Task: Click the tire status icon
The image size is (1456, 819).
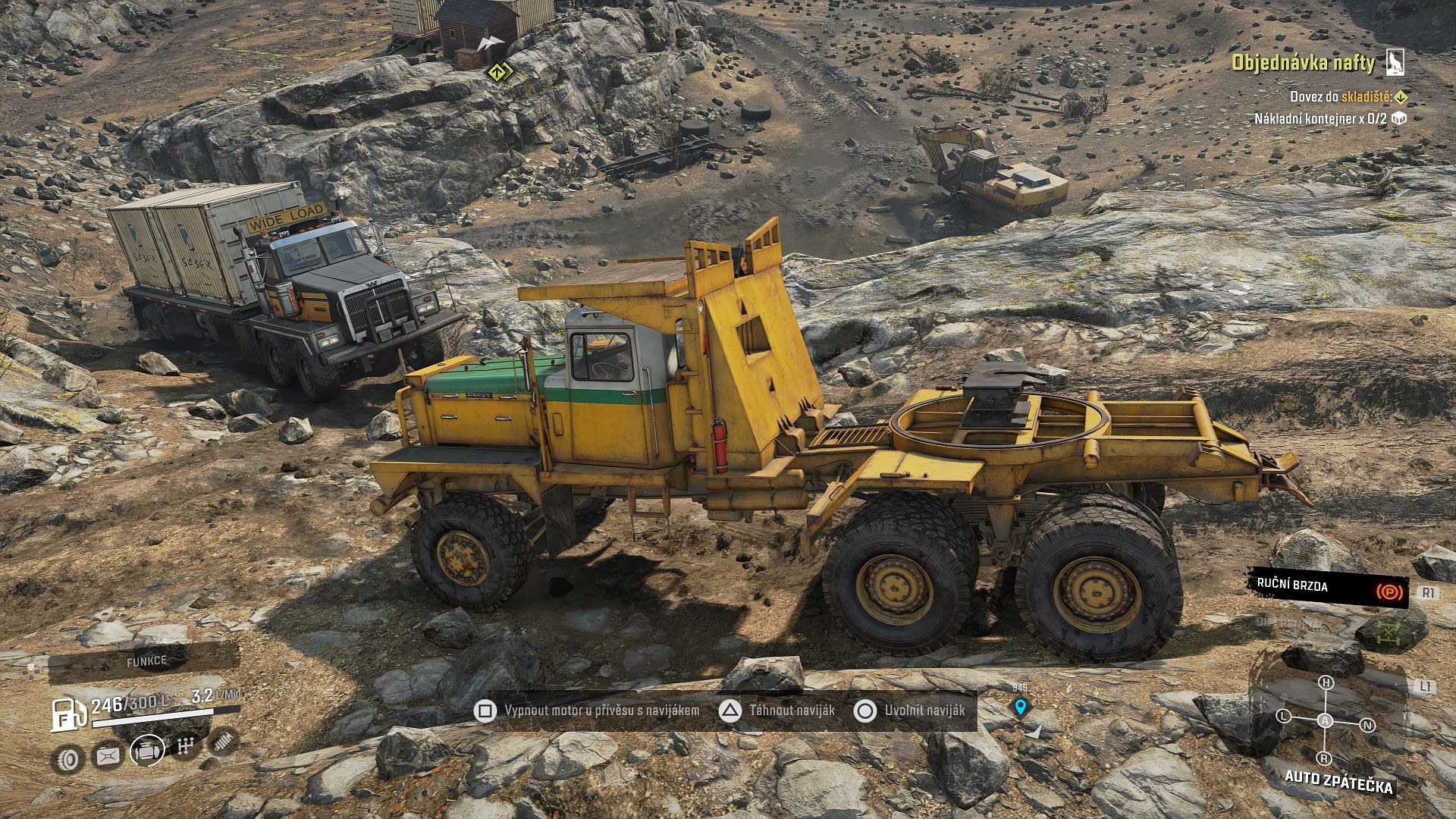Action: (x=68, y=758)
